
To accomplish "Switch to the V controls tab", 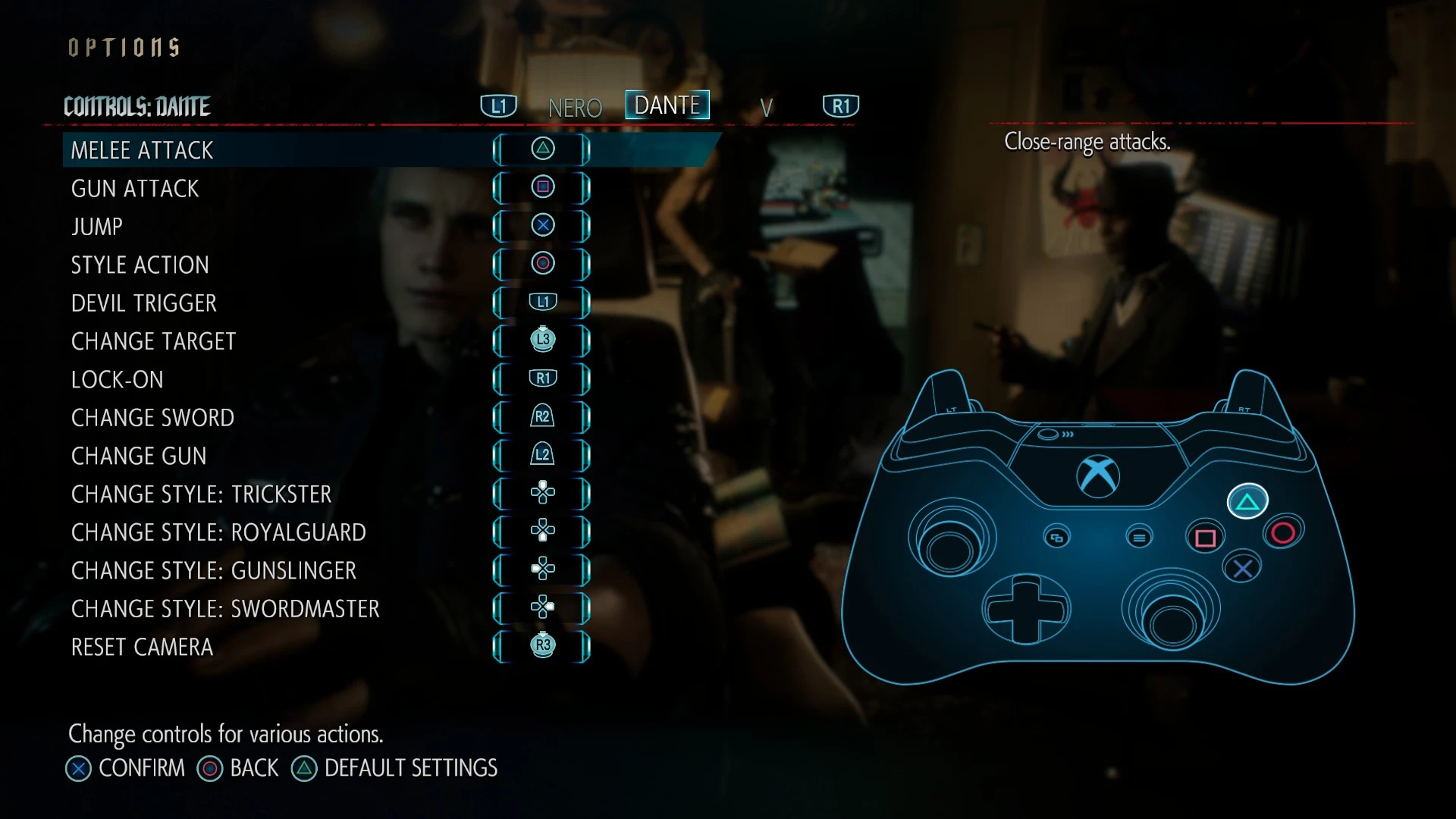I will 767,108.
